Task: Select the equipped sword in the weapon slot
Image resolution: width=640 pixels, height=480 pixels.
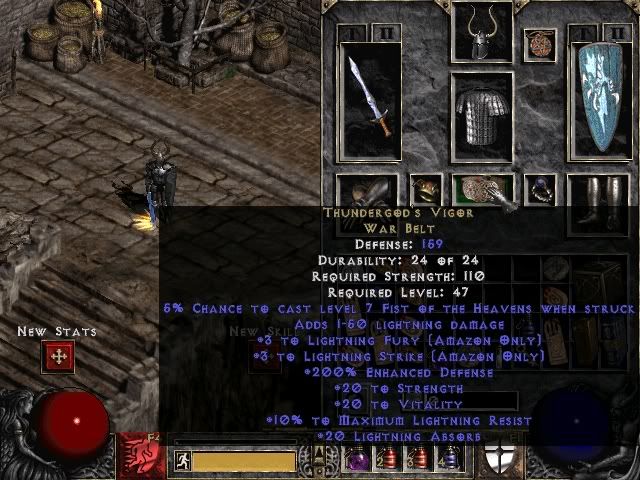Action: (x=367, y=96)
